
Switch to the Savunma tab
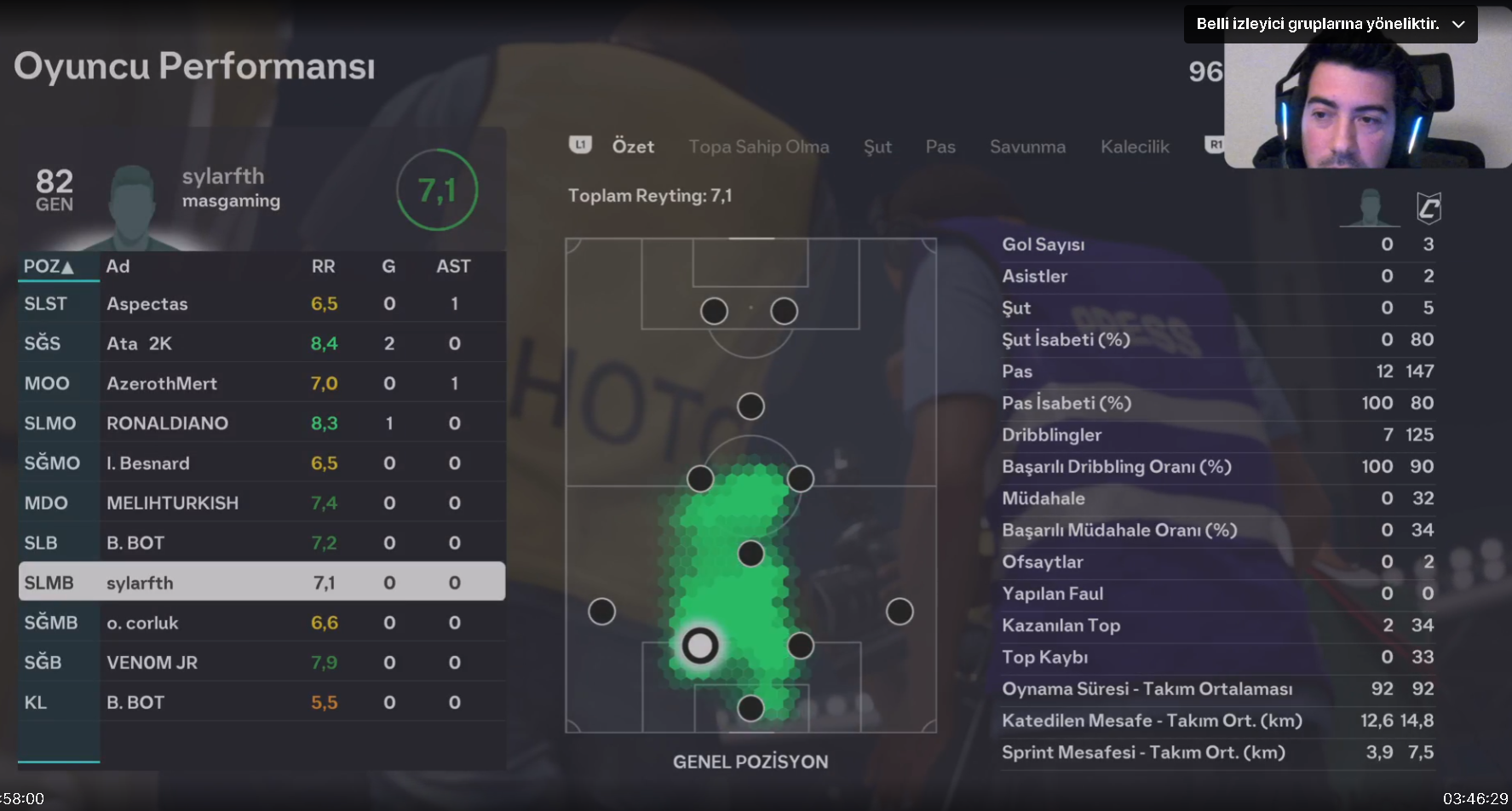pos(1027,147)
